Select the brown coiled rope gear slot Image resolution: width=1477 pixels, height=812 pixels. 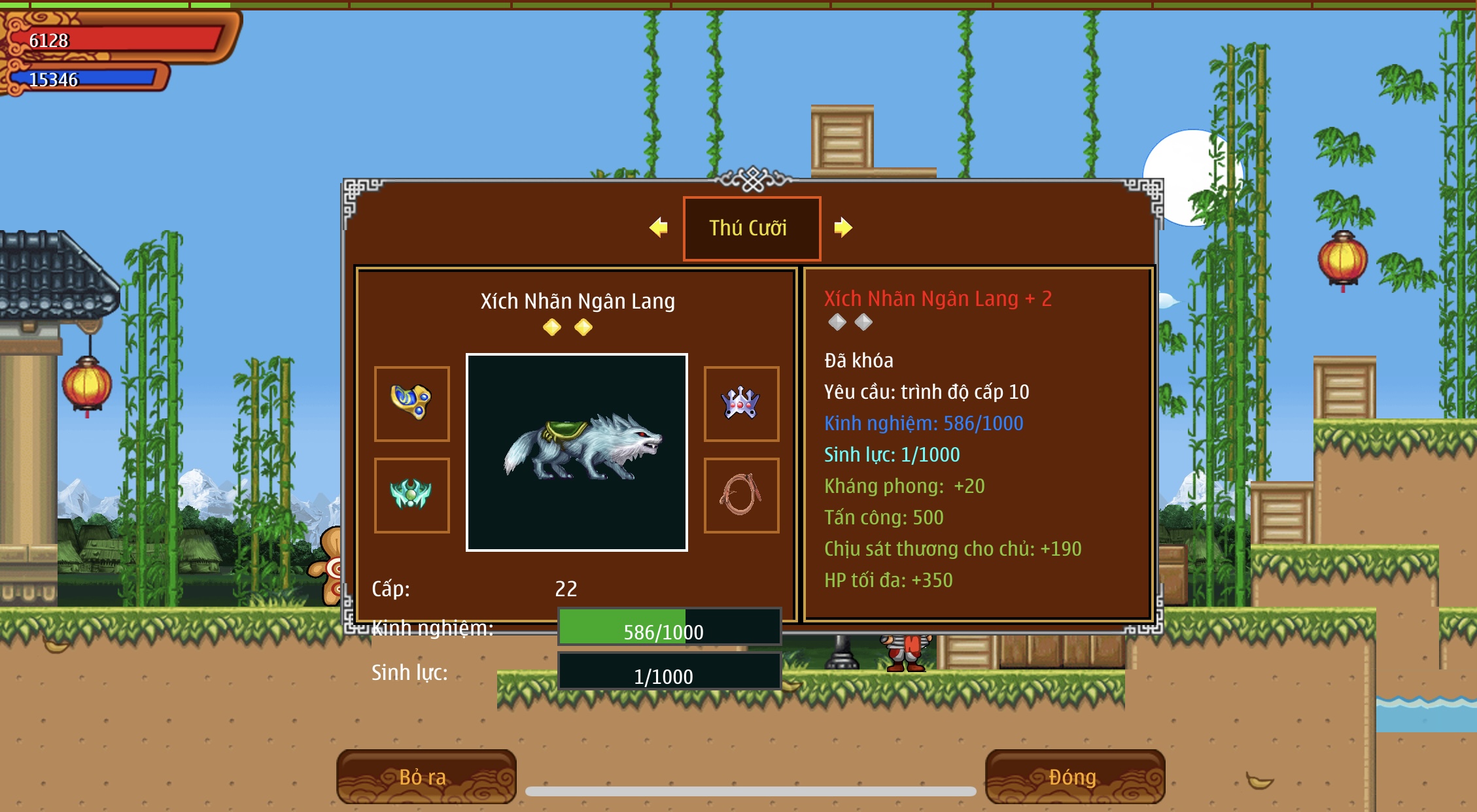pyautogui.click(x=741, y=495)
